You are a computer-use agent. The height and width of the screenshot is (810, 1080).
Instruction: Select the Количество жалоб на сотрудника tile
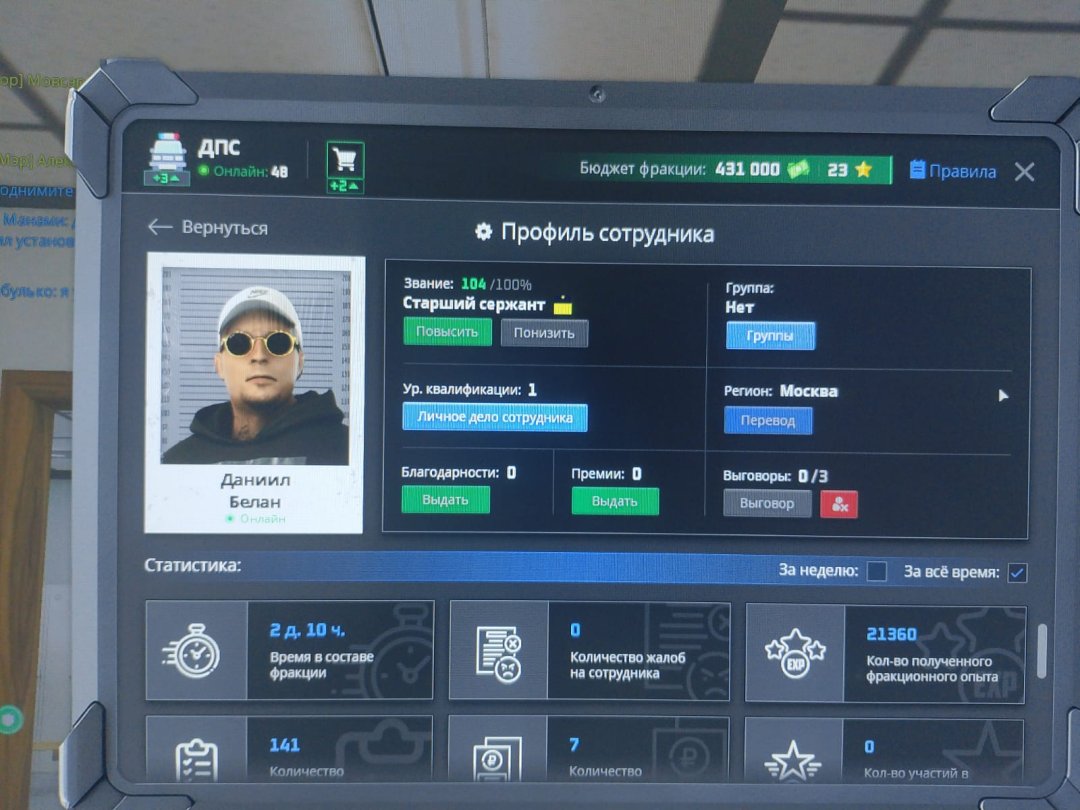pos(589,650)
